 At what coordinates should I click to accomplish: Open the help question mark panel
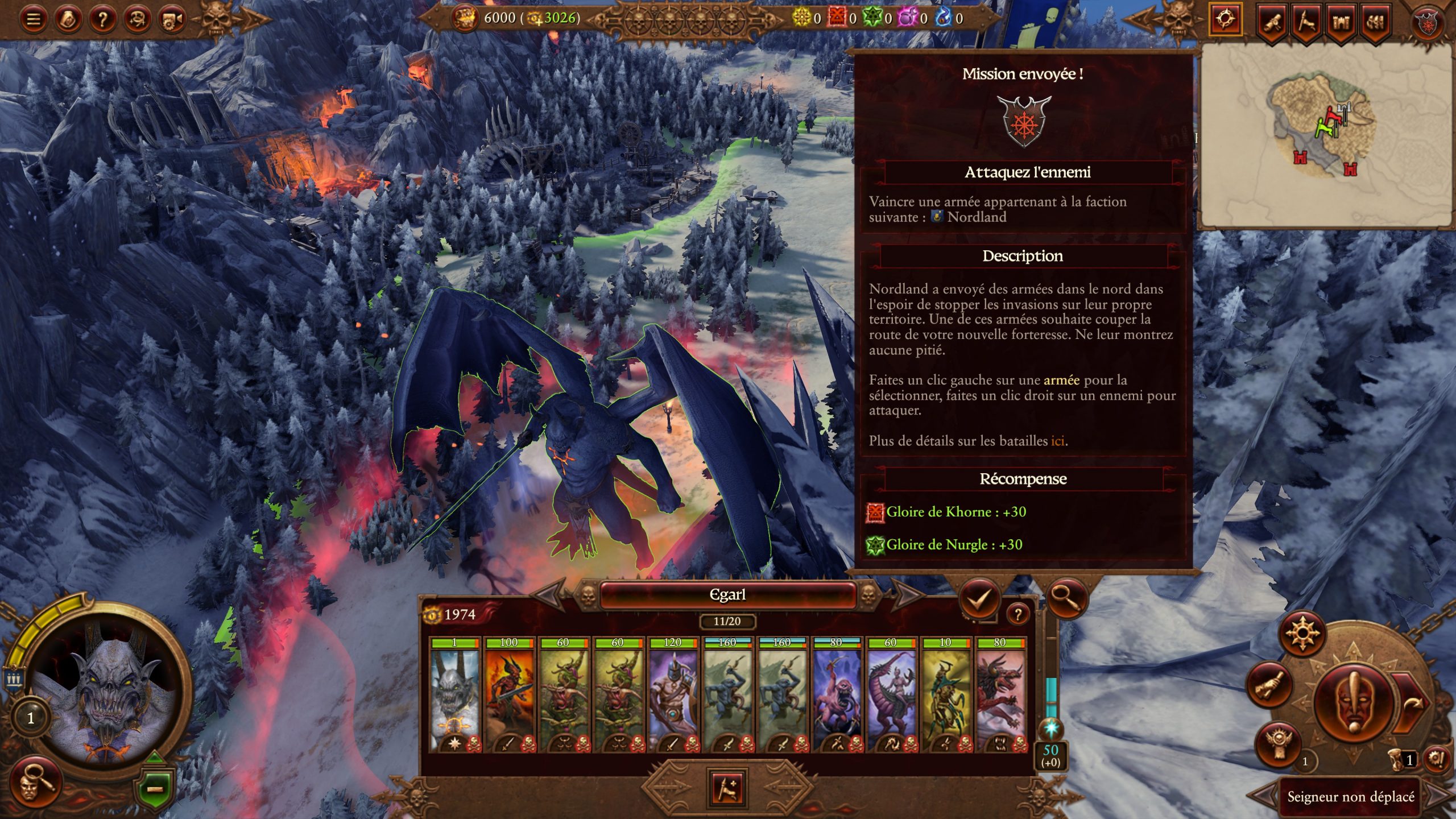click(103, 19)
